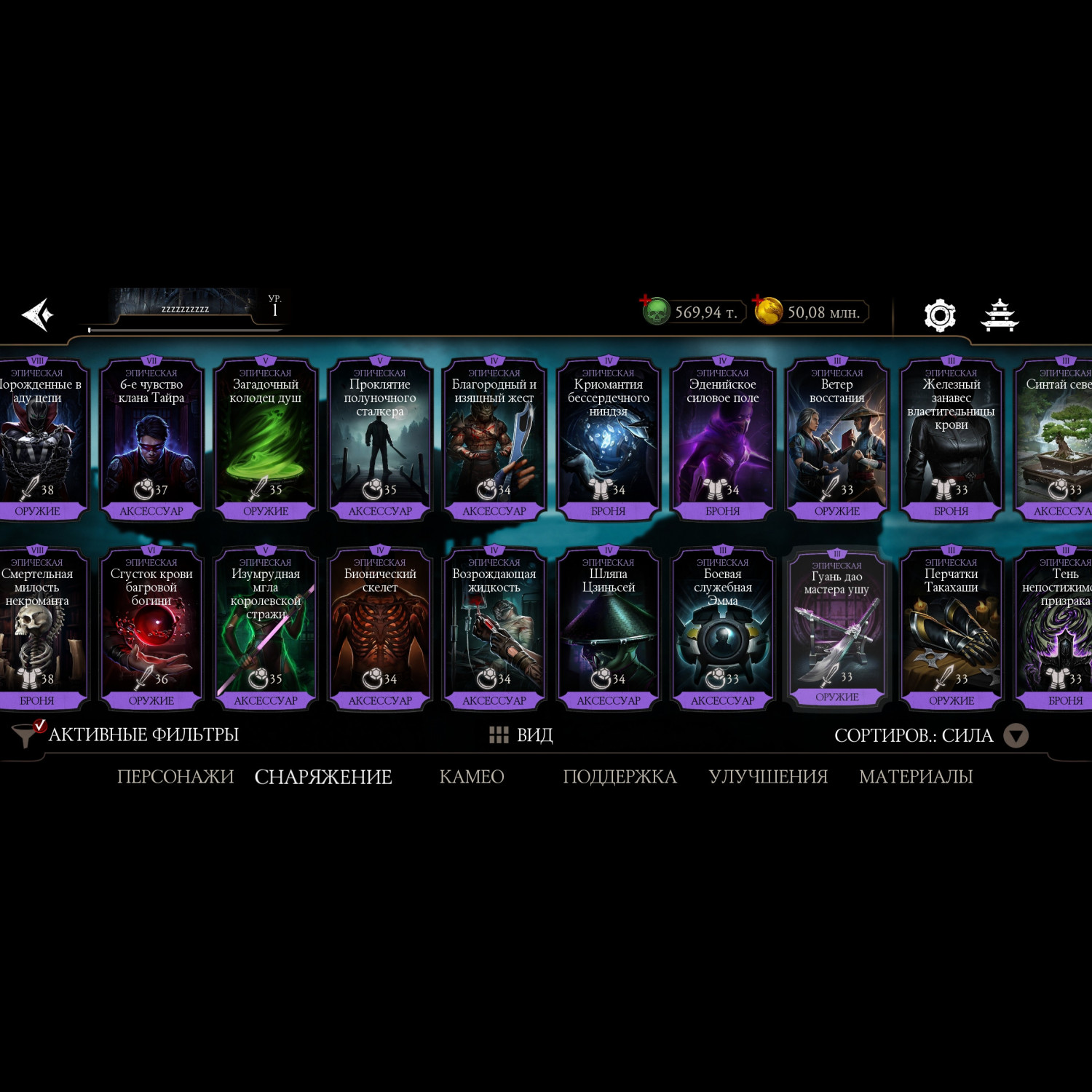1092x1092 pixels.
Task: Pick the Сгусток крови багровой богини card
Action: pyautogui.click(x=151, y=628)
